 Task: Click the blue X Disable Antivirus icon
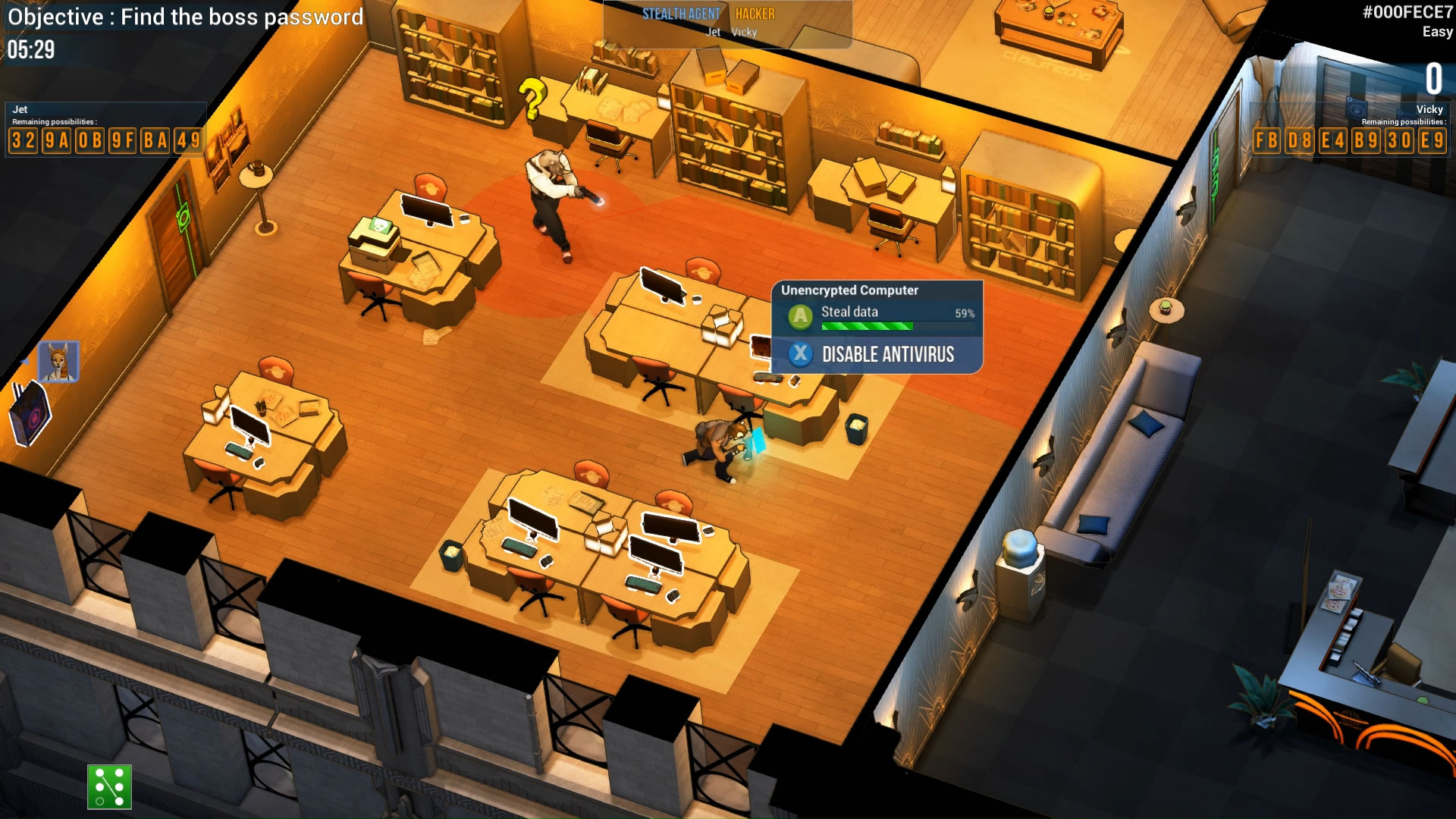click(800, 354)
